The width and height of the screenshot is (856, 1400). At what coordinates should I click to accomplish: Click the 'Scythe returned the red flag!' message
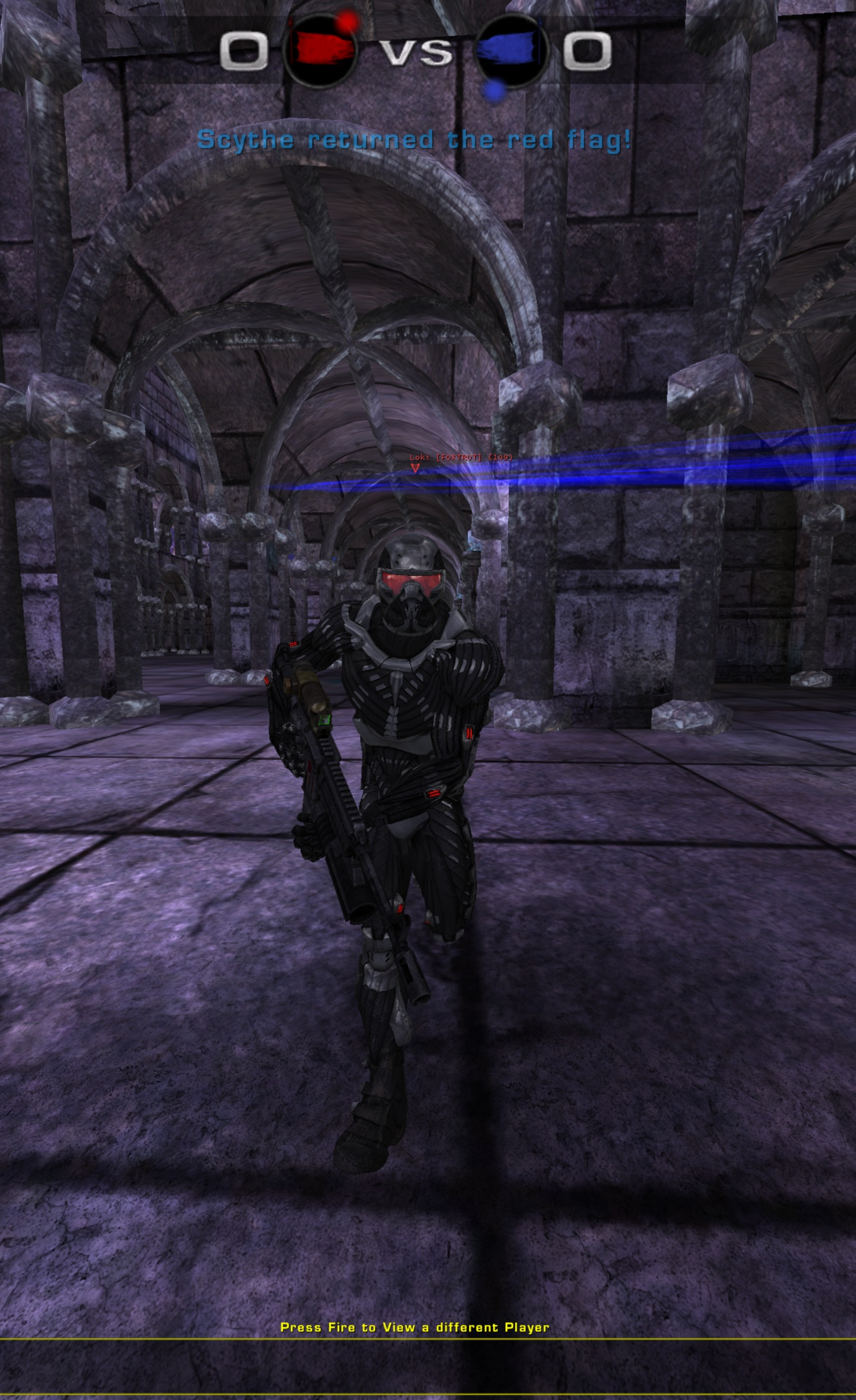click(415, 139)
